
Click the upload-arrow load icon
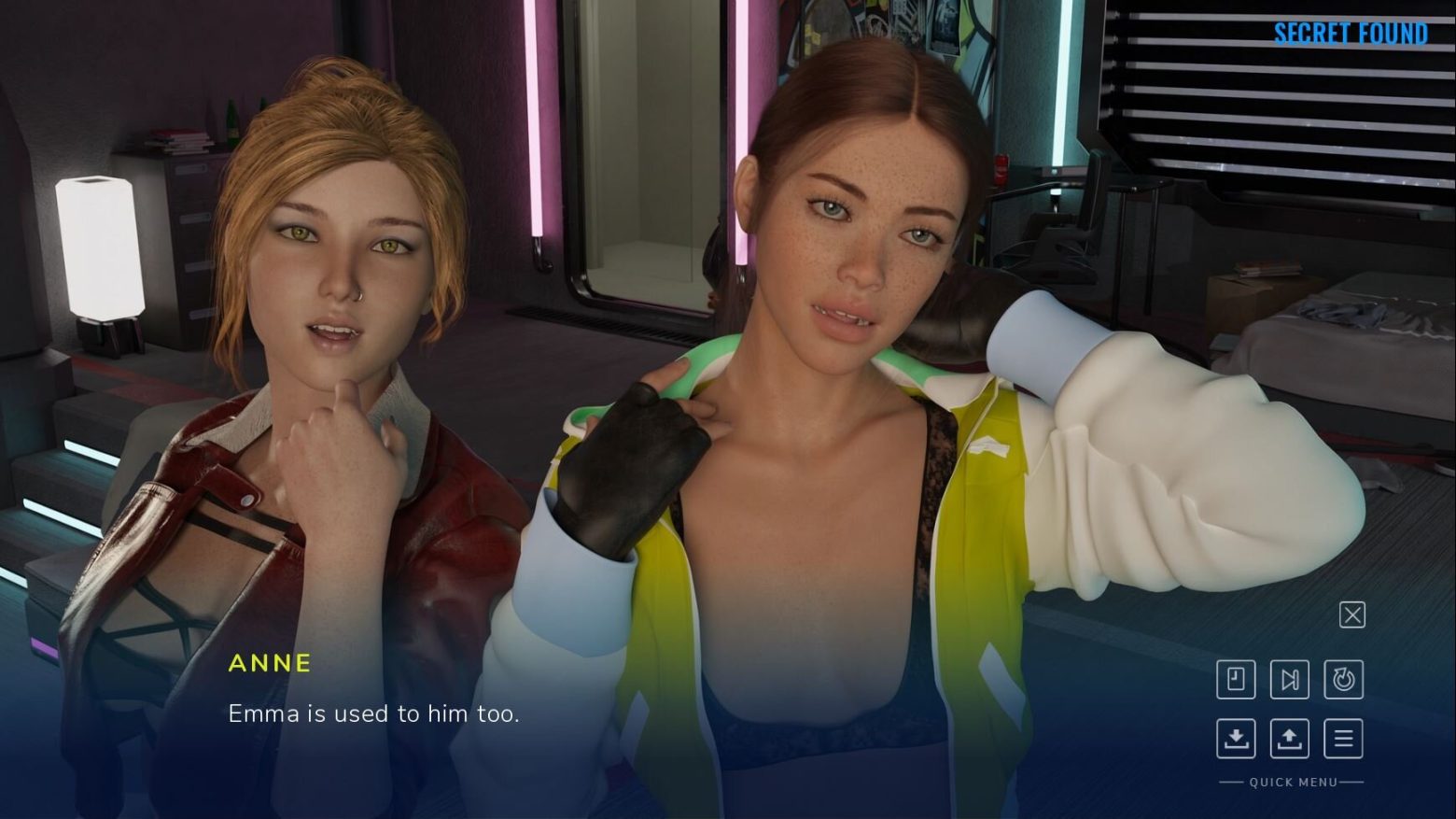(1289, 738)
